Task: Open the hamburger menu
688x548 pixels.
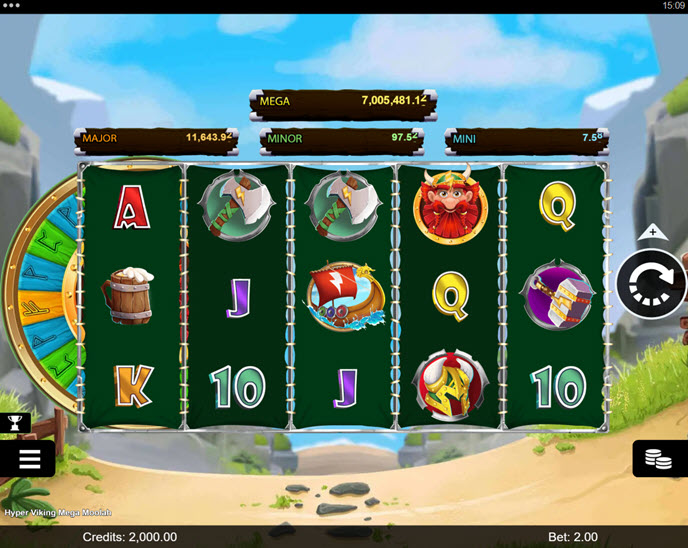Action: (x=28, y=459)
